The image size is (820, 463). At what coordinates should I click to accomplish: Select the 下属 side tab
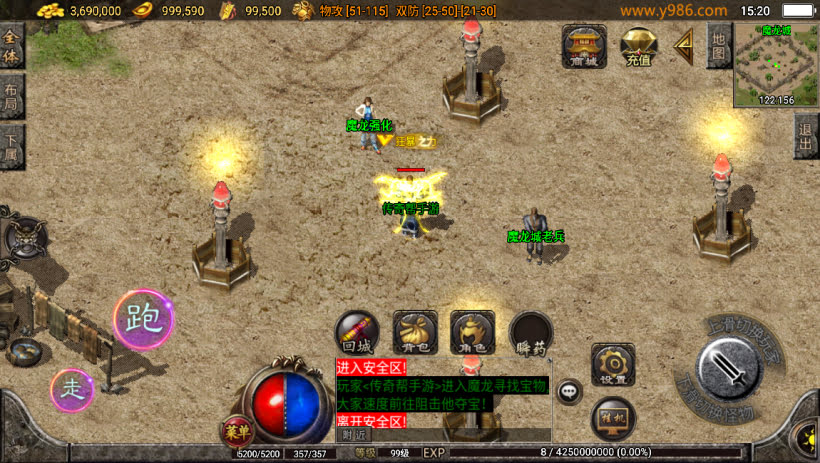click(x=11, y=147)
